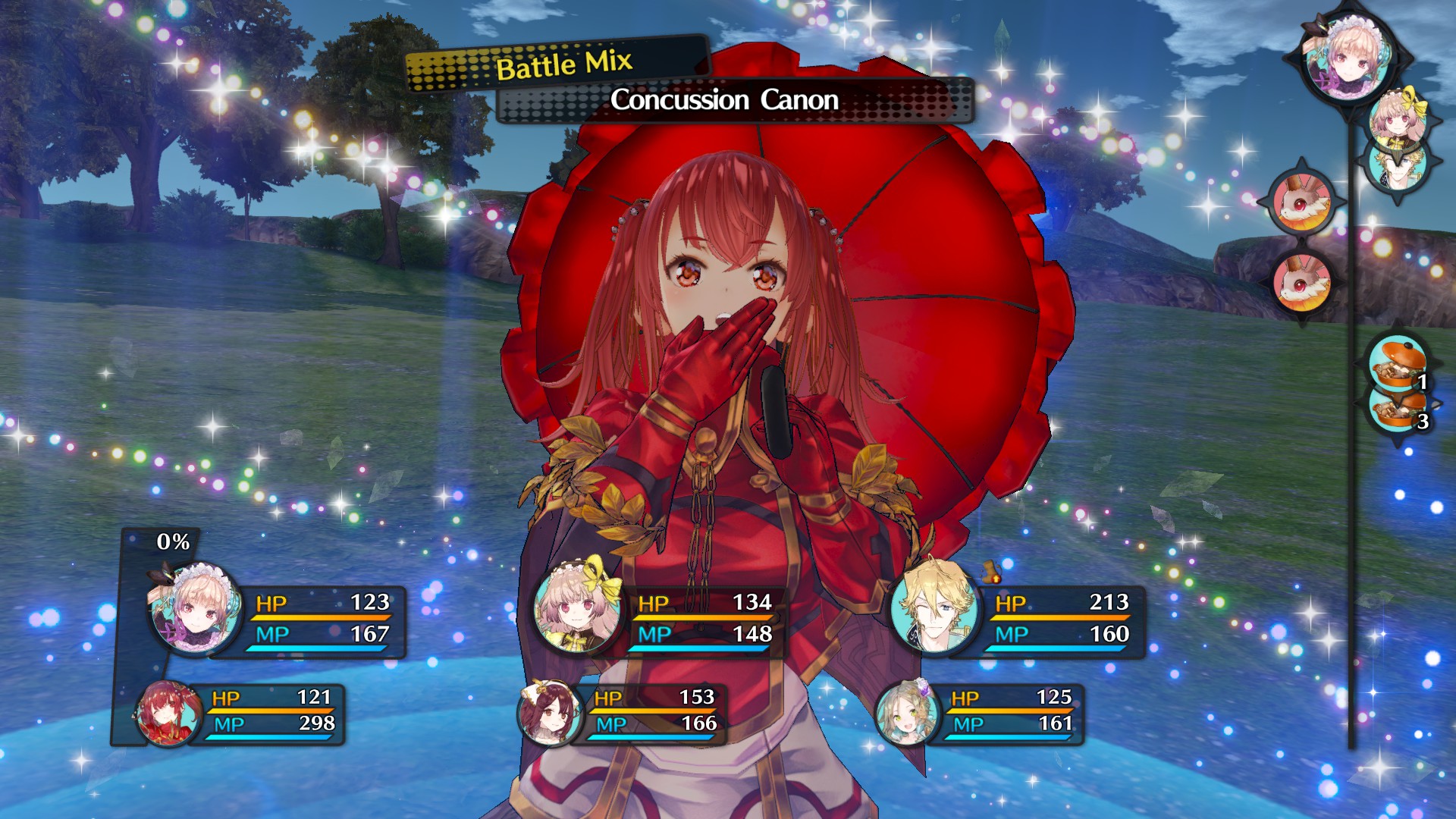Select Suelle's yellow-bow turn order portrait
Image resolution: width=1456 pixels, height=819 pixels.
1398,118
